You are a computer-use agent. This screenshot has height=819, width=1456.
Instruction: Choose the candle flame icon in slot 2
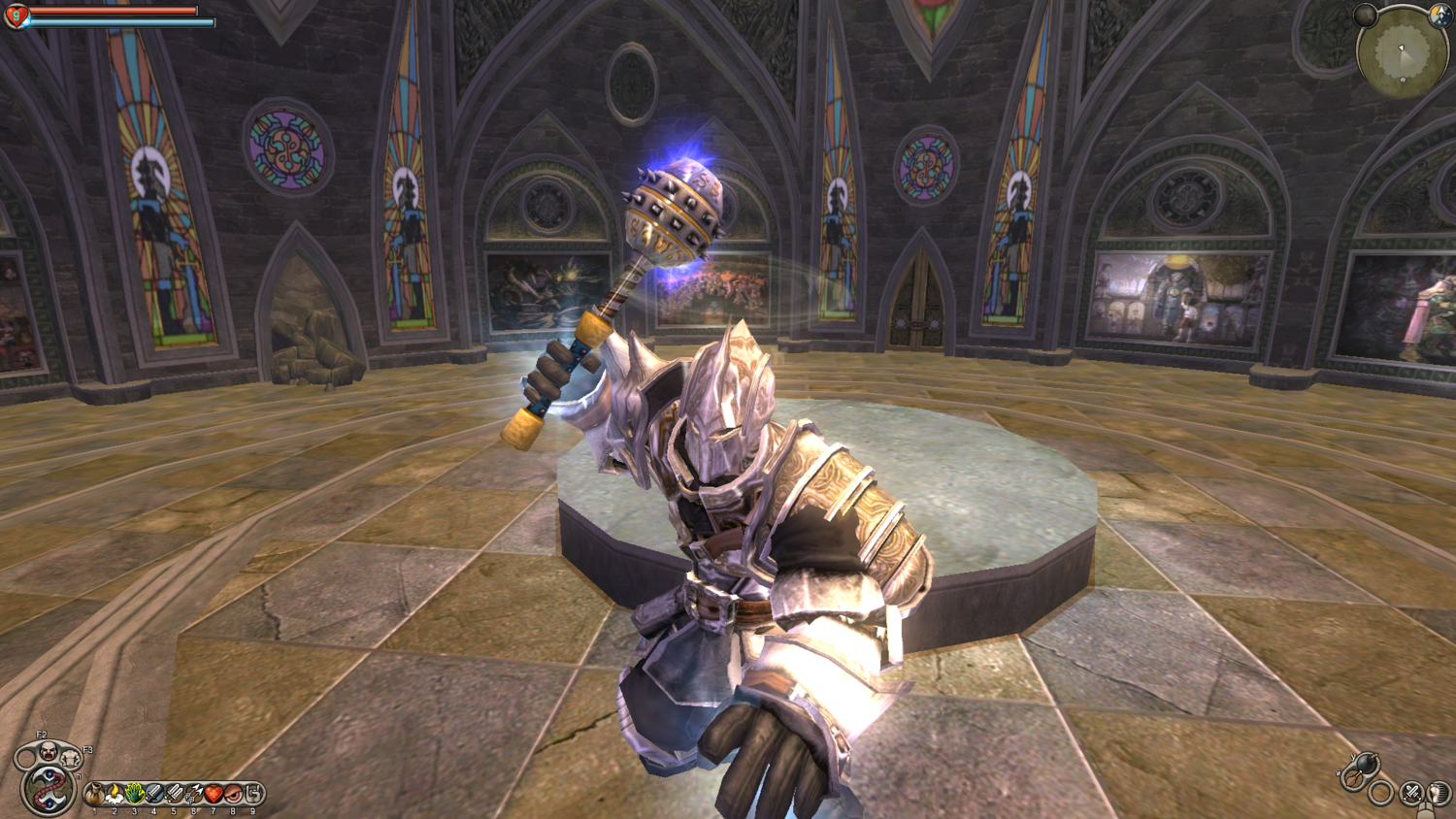point(115,795)
